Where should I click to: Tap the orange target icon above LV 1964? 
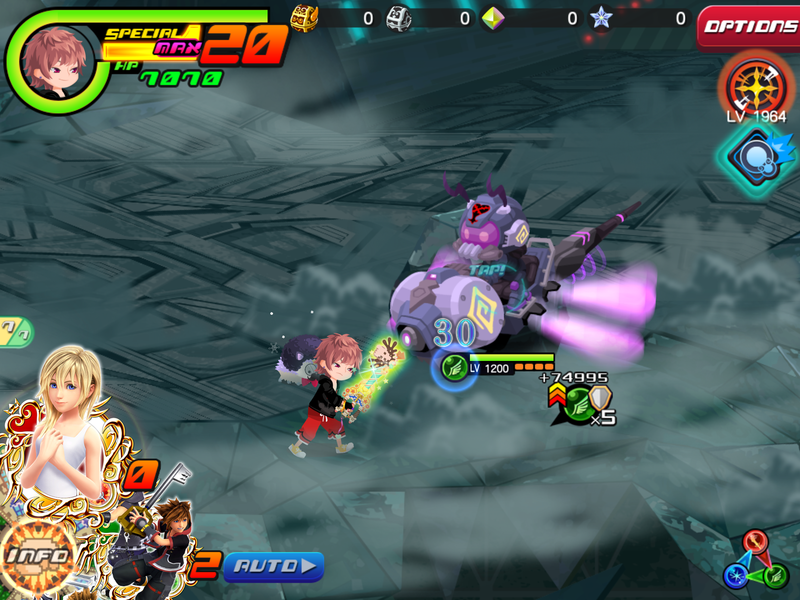(x=757, y=86)
